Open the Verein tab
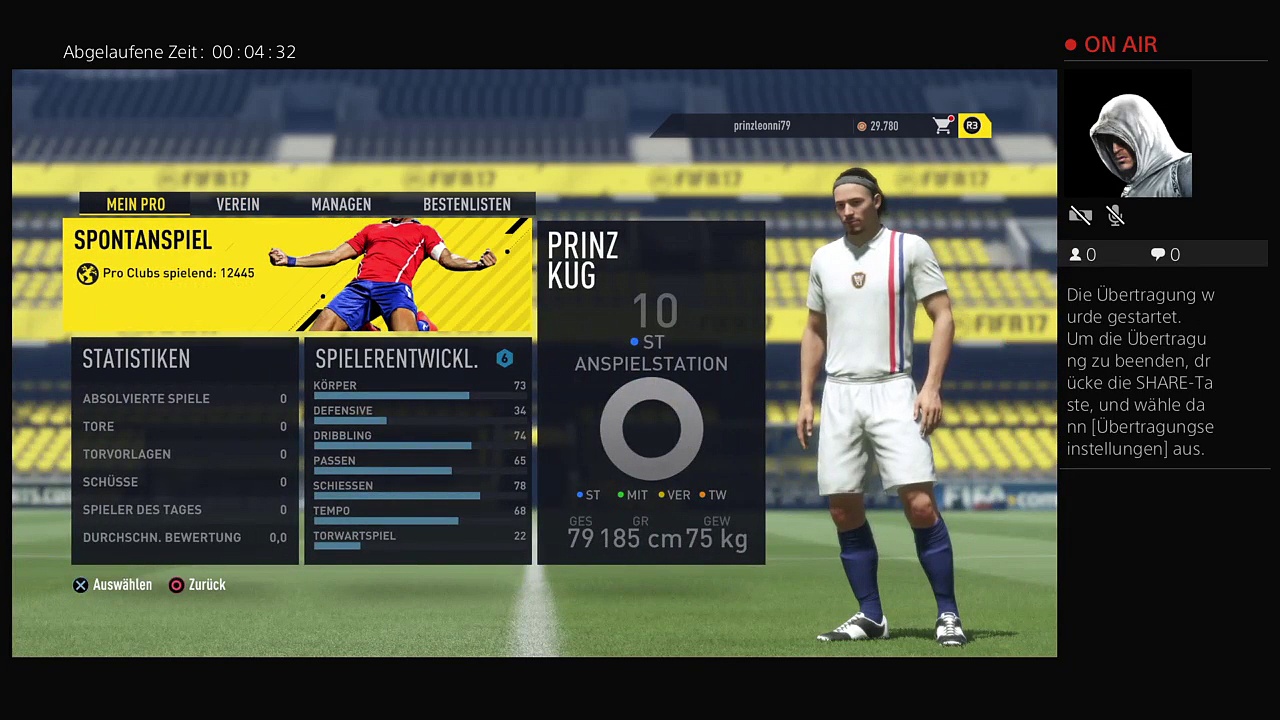The image size is (1280, 720). tap(238, 204)
